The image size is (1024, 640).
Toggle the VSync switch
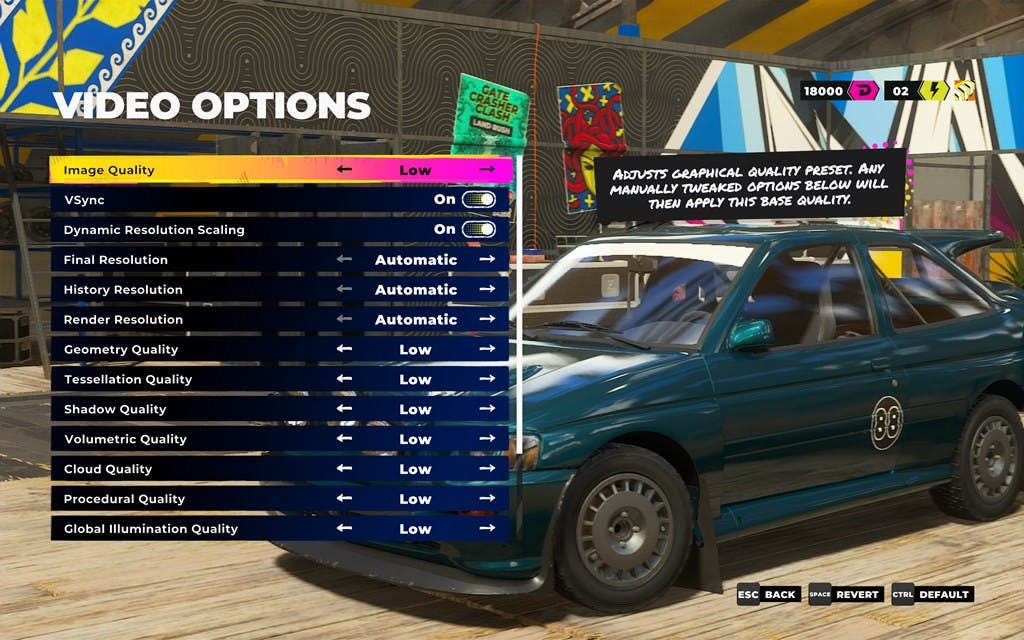(x=479, y=200)
